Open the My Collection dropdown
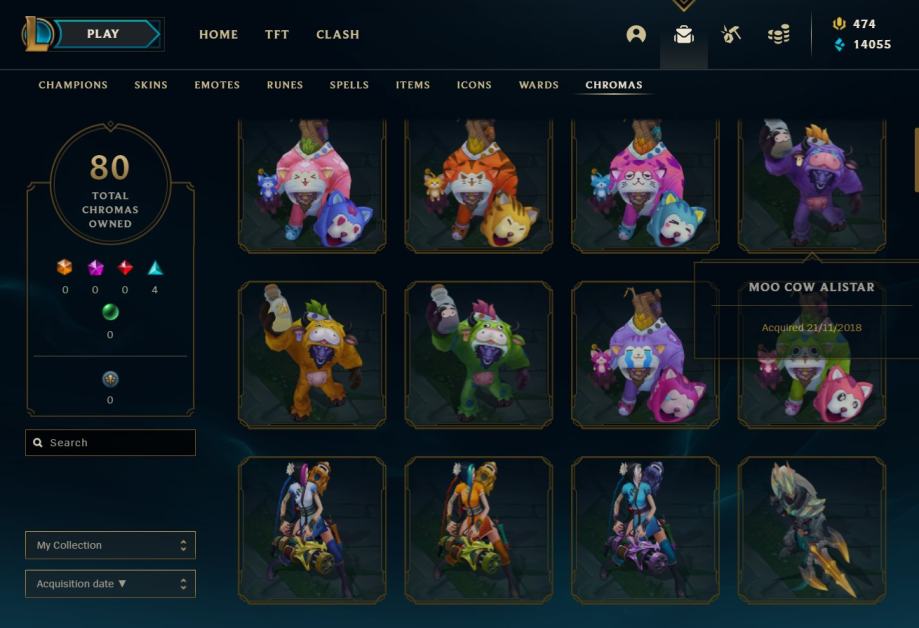 [110, 545]
